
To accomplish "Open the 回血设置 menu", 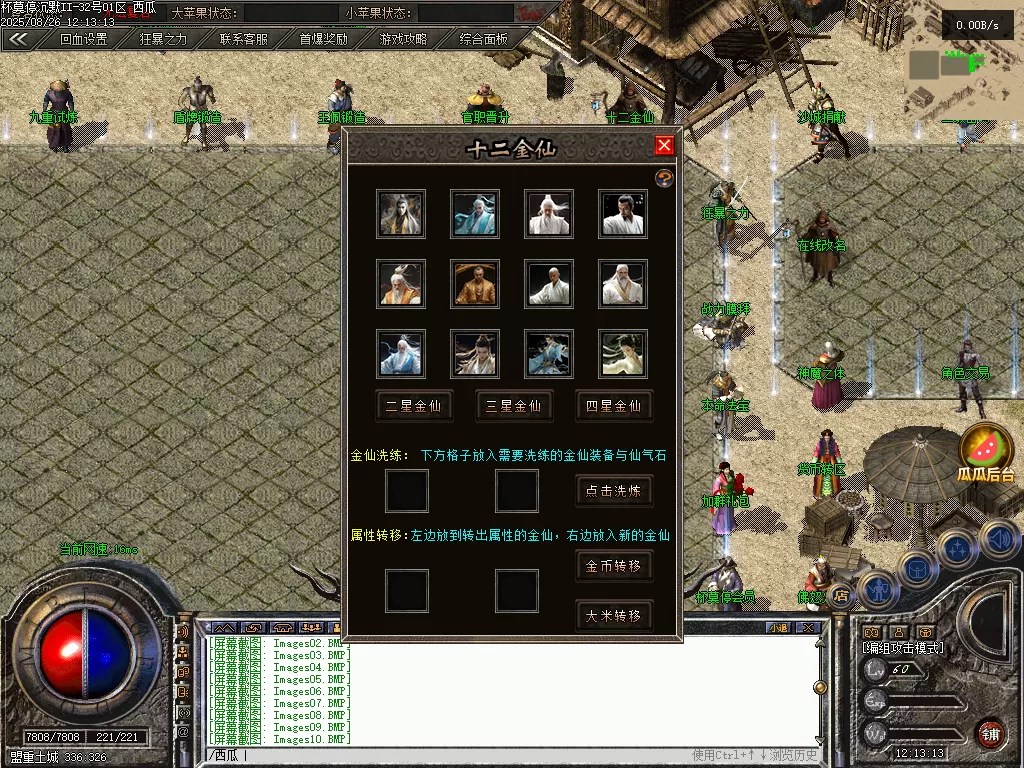I will coord(83,40).
